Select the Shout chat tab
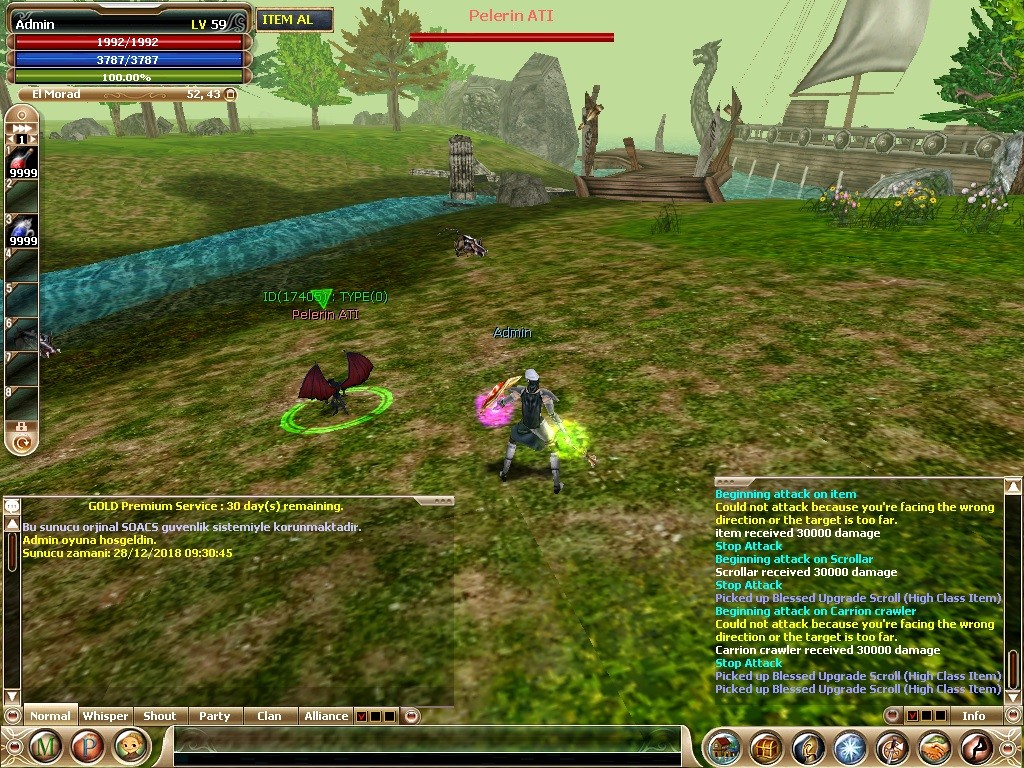Viewport: 1024px width, 768px height. 159,716
